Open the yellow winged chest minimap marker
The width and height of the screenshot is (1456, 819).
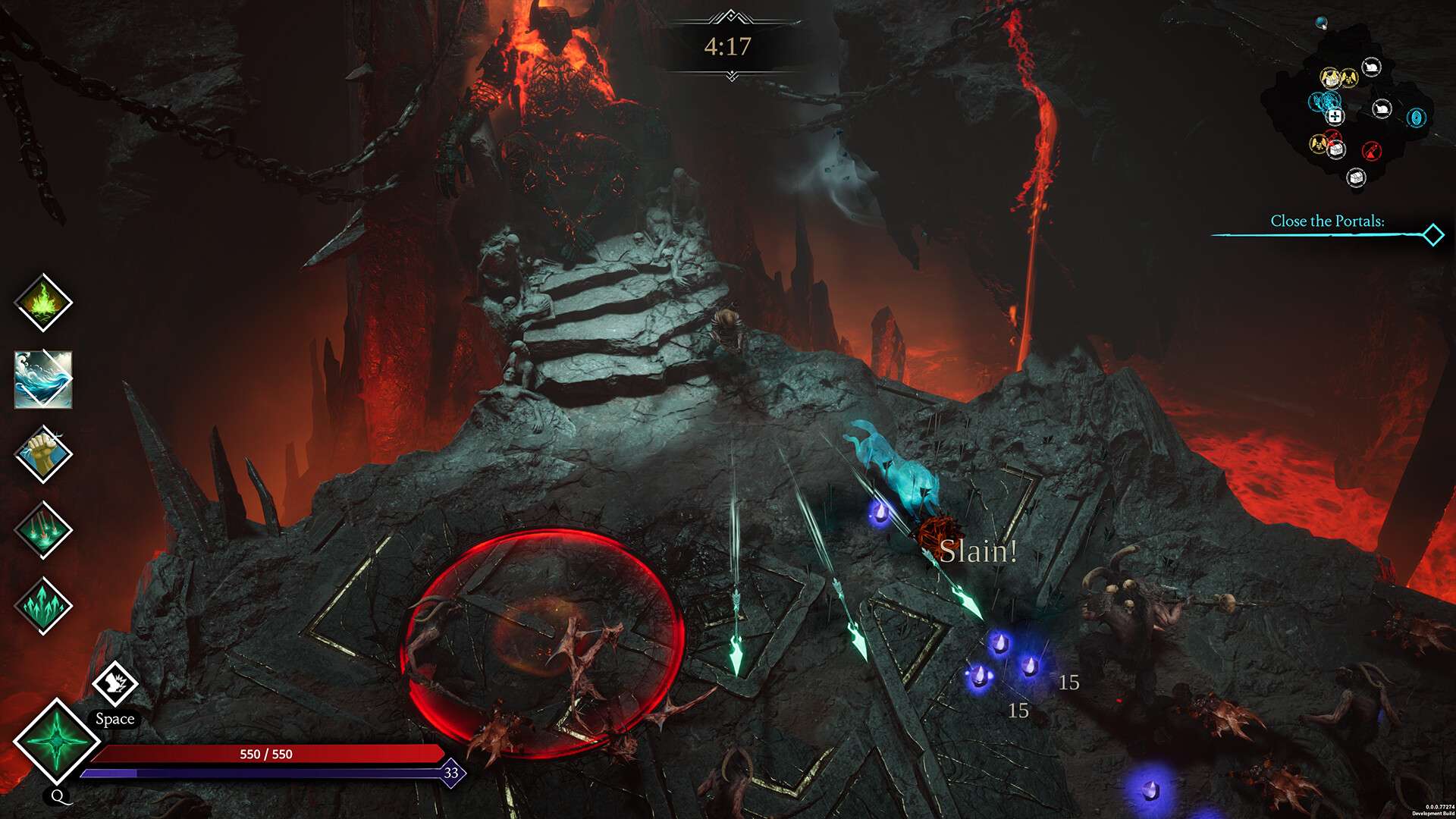1331,77
